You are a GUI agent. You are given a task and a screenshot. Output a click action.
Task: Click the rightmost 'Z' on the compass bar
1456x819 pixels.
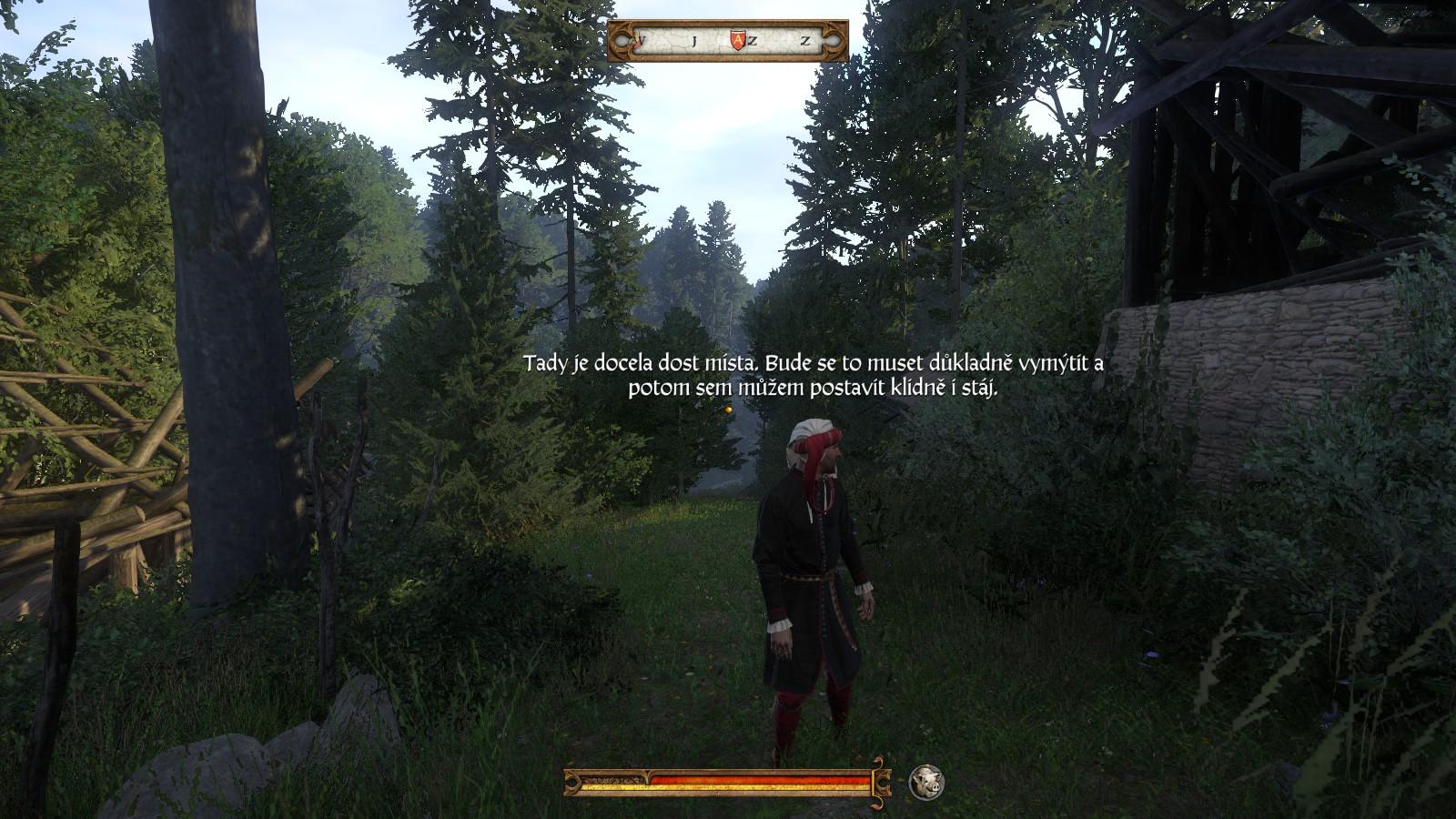(x=805, y=40)
